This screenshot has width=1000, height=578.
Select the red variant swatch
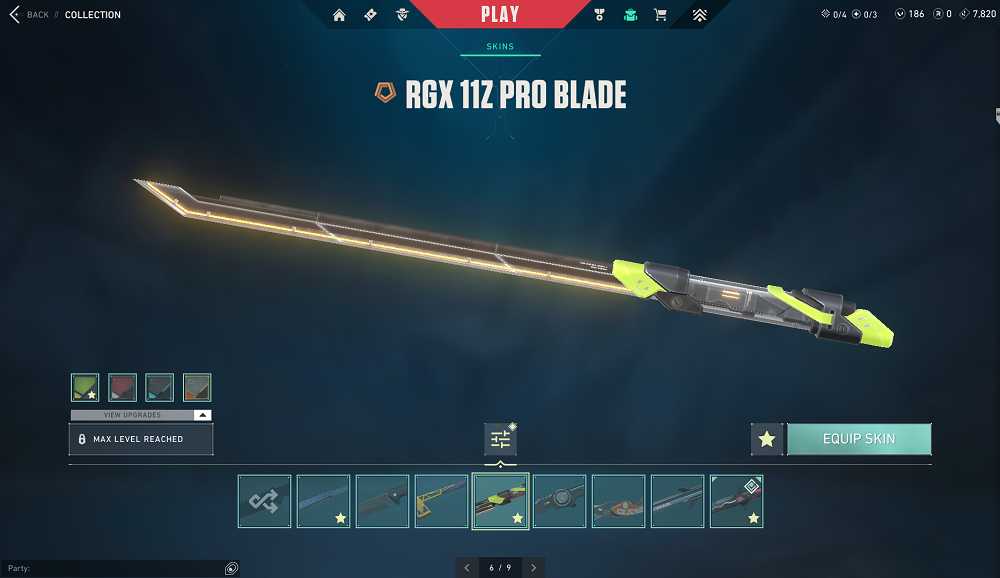click(x=122, y=387)
